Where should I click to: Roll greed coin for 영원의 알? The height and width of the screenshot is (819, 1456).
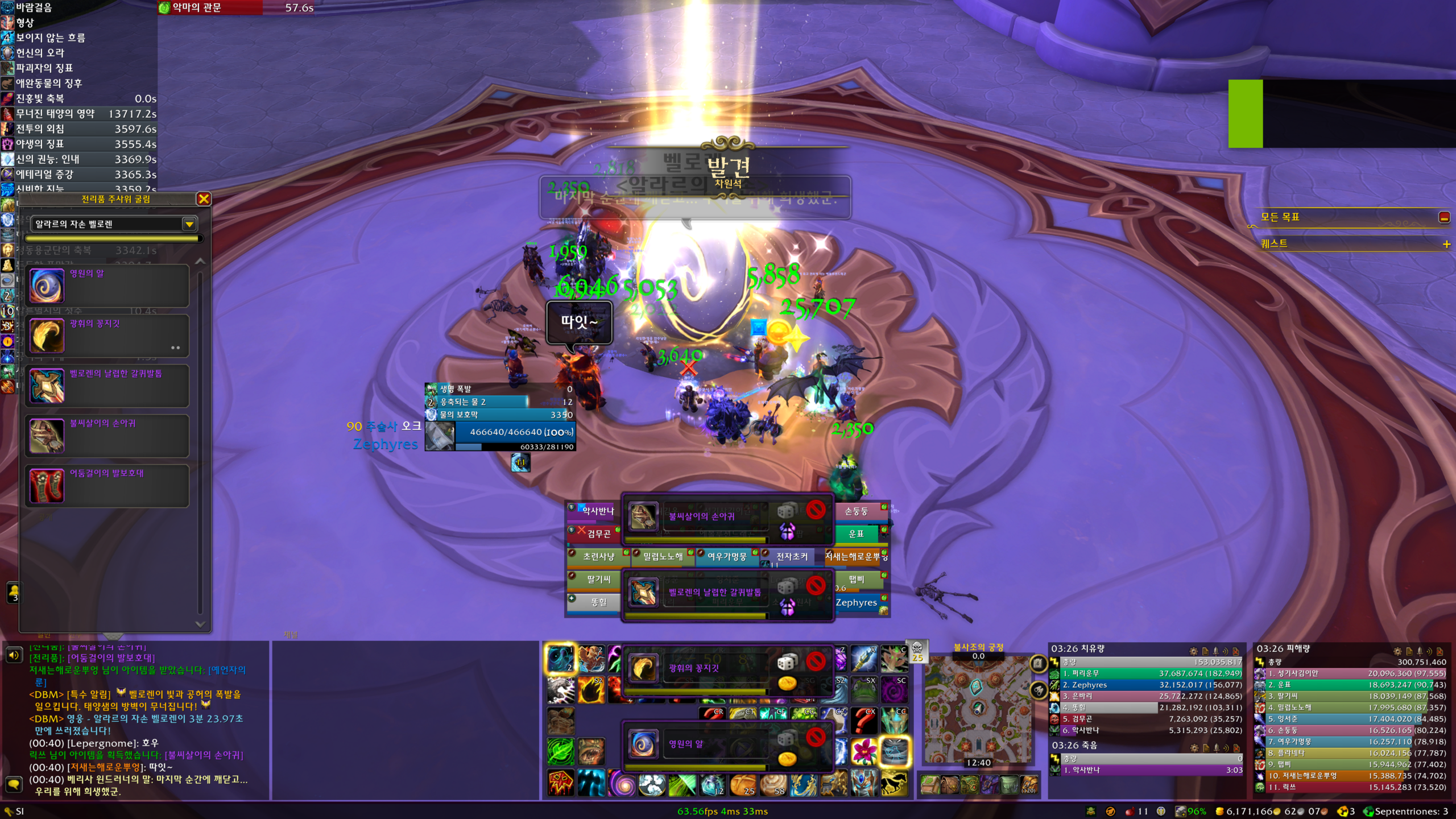click(x=787, y=759)
